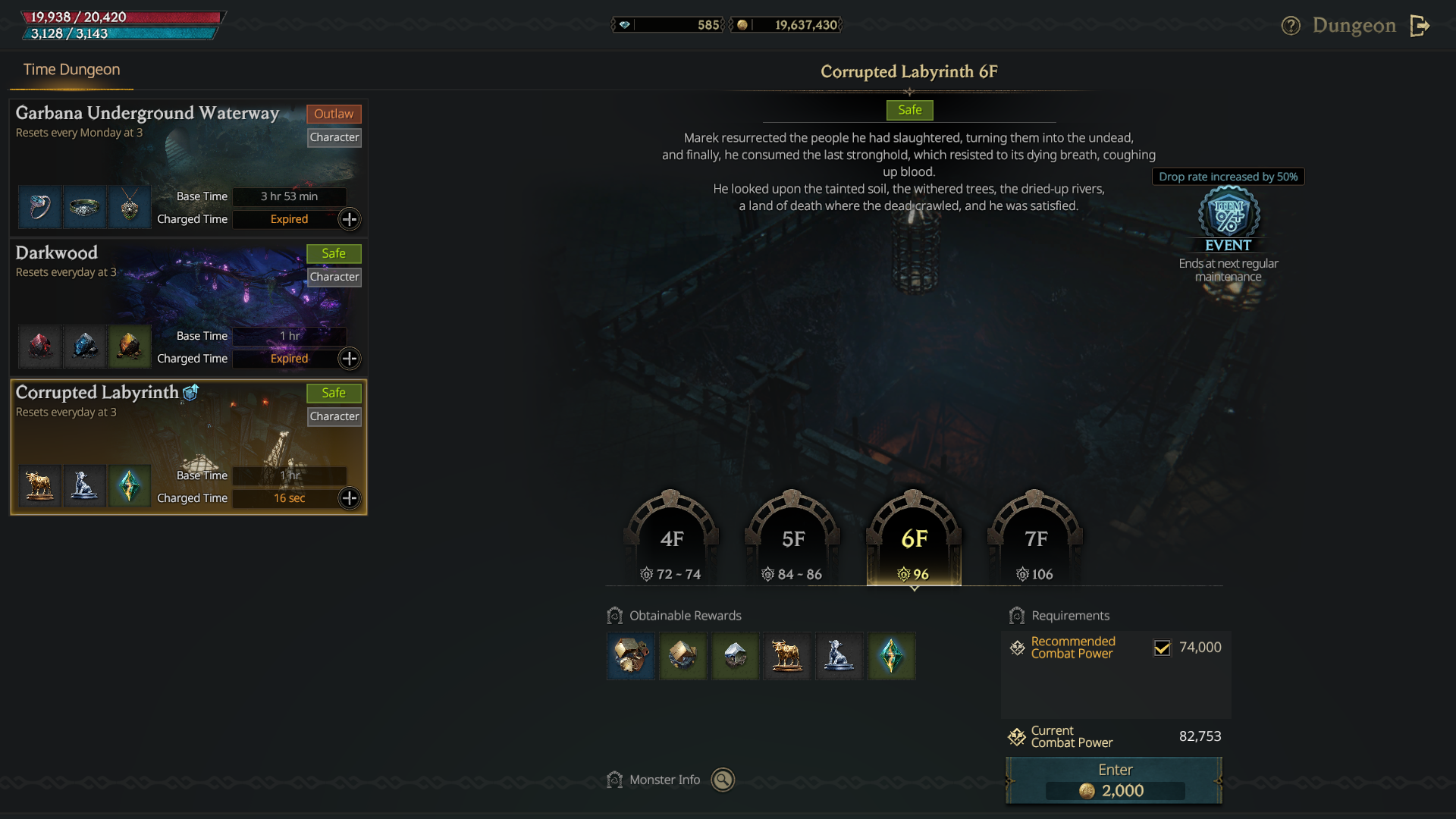Viewport: 1456px width, 819px height.
Task: Inspect the teal crystal reward in Obtainable Rewards
Action: 891,656
